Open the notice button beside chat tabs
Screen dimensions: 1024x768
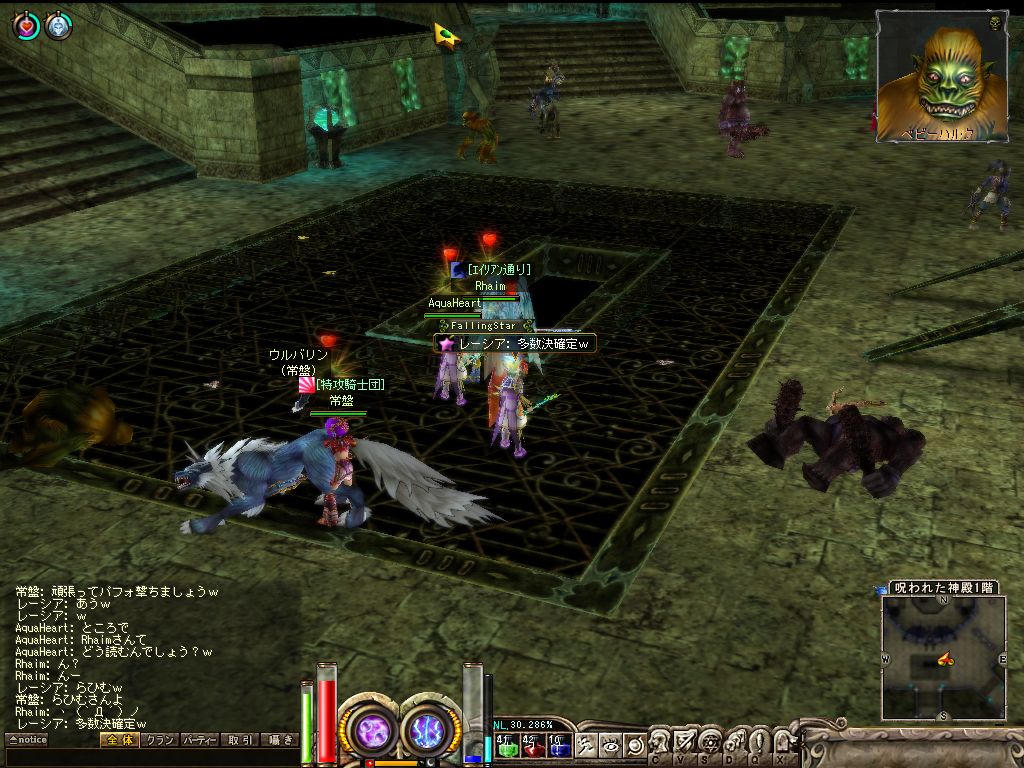coord(27,740)
